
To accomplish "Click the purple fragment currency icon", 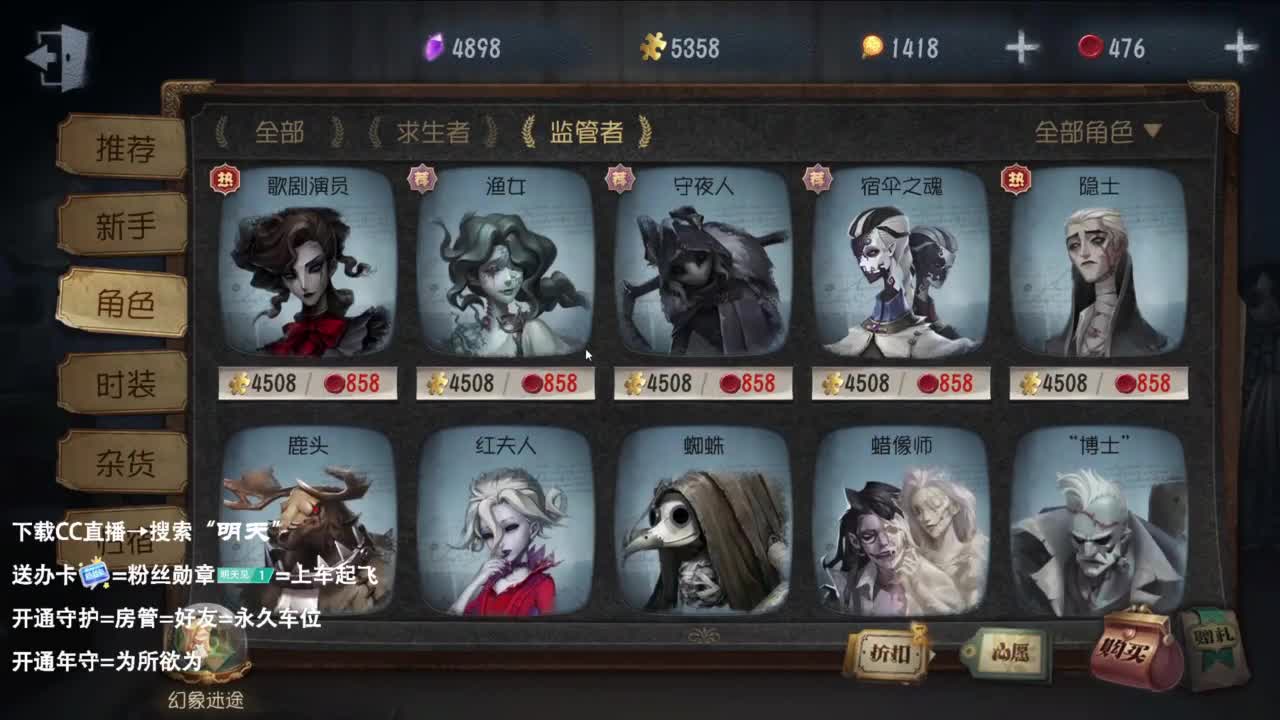I will coord(432,45).
